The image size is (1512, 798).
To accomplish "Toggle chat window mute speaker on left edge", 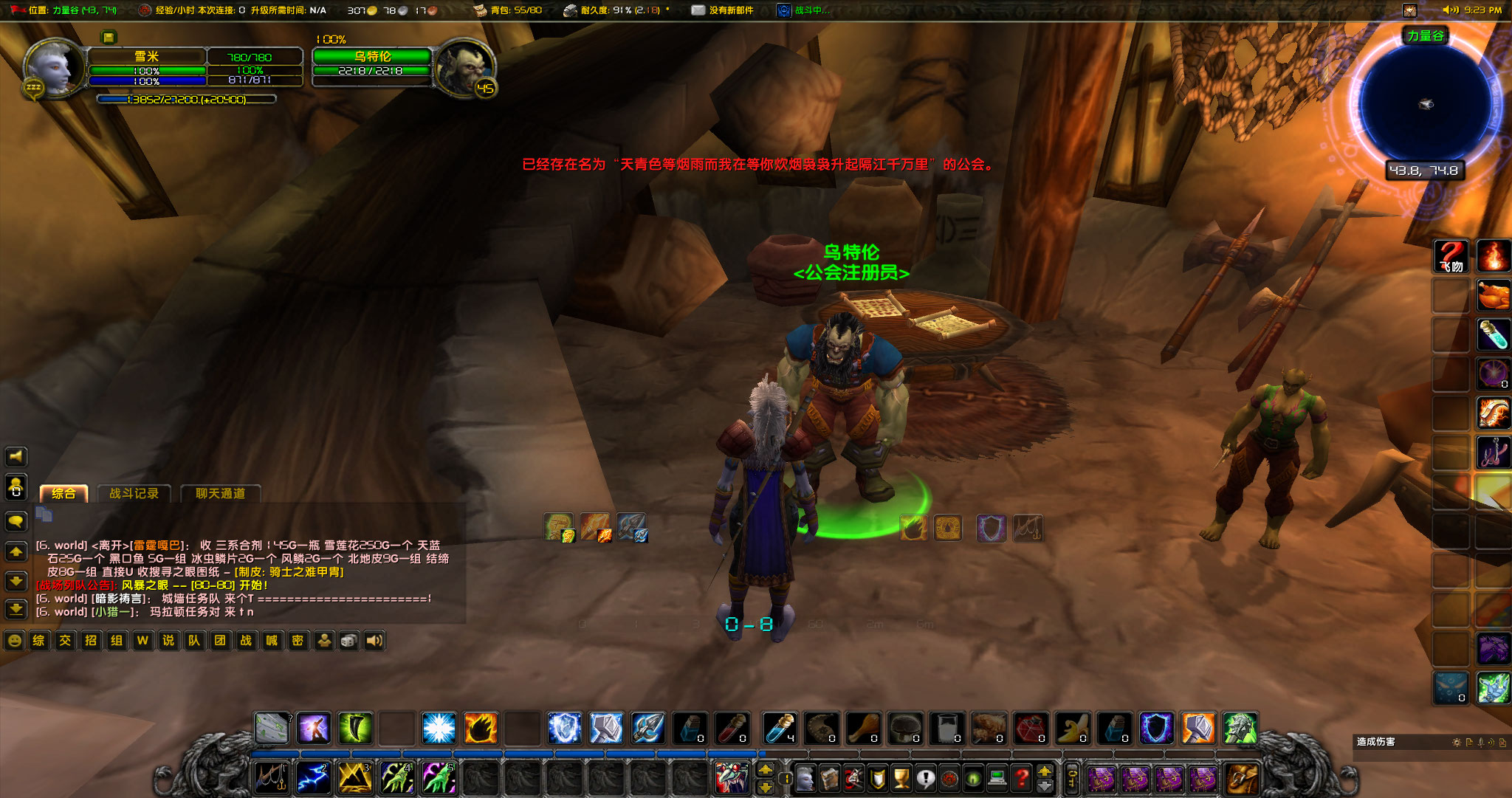I will pyautogui.click(x=16, y=456).
